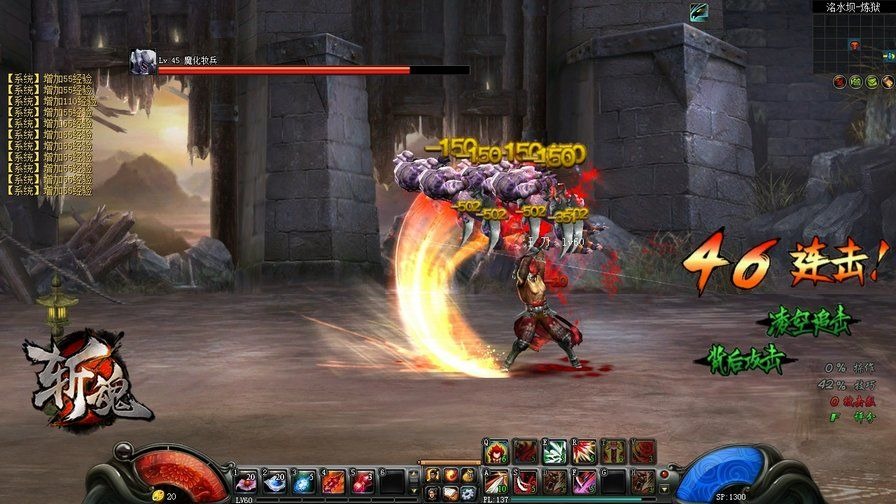
Task: Select the Lv 45 enemy target portrait
Action: (142, 61)
